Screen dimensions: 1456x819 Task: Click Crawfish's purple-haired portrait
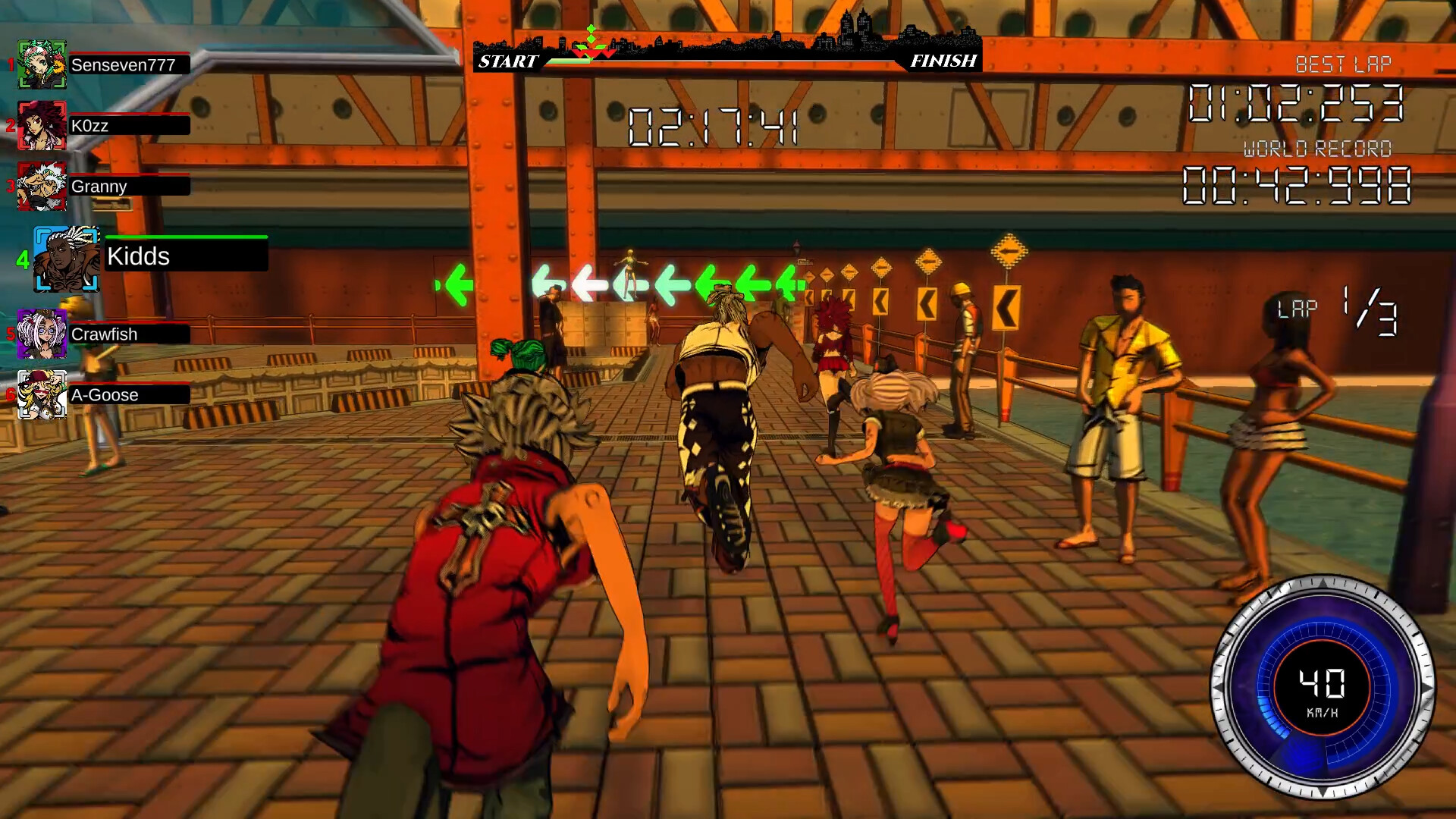pyautogui.click(x=42, y=334)
